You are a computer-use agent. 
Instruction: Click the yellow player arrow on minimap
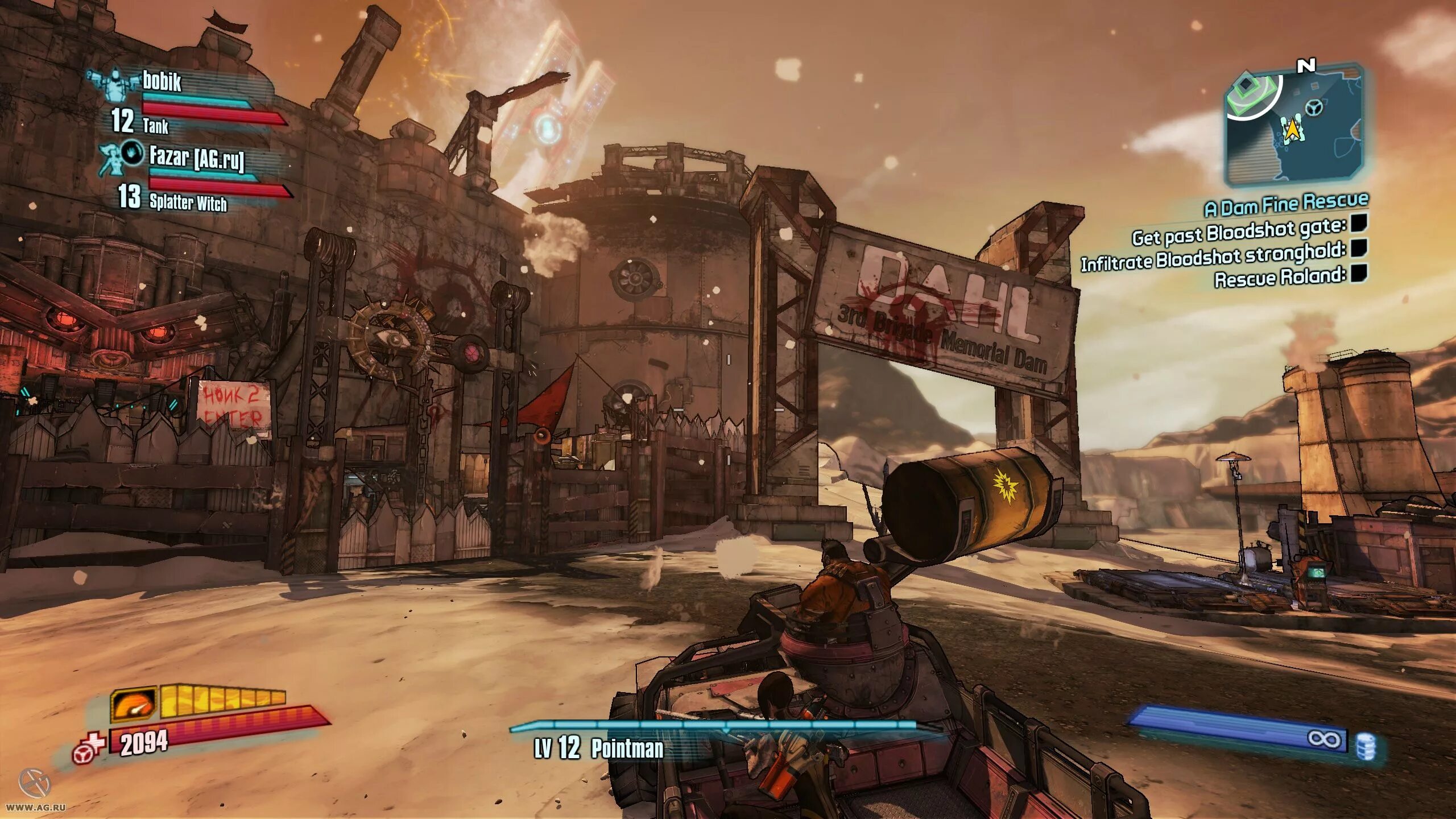(1292, 129)
